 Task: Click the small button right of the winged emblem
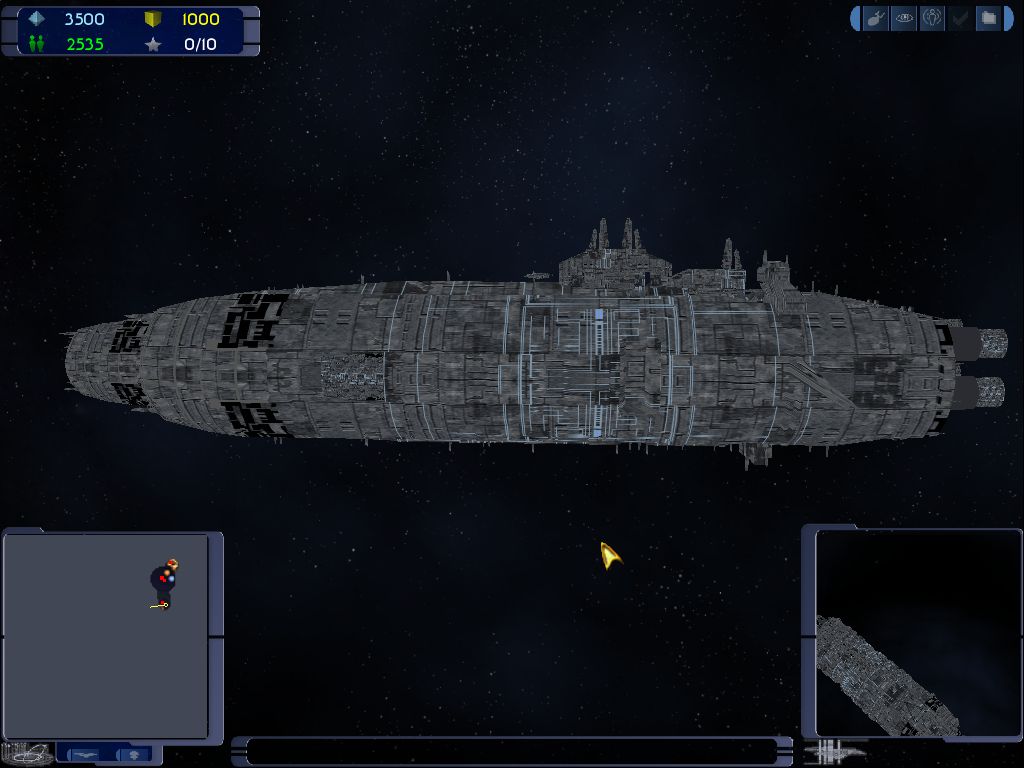click(136, 753)
